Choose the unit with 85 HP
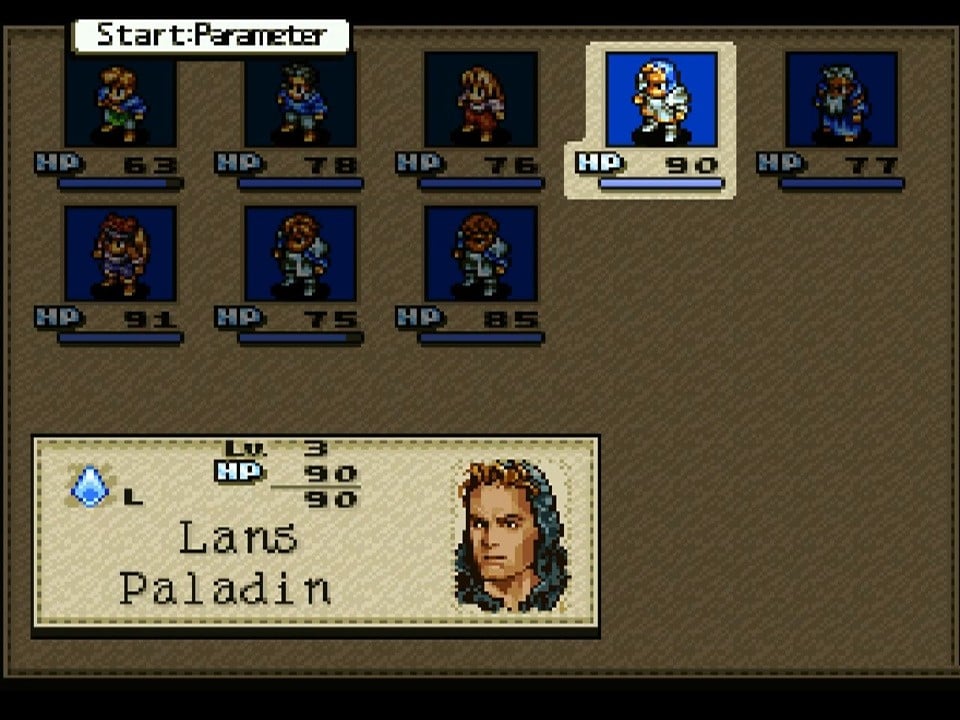960x720 pixels. point(481,254)
